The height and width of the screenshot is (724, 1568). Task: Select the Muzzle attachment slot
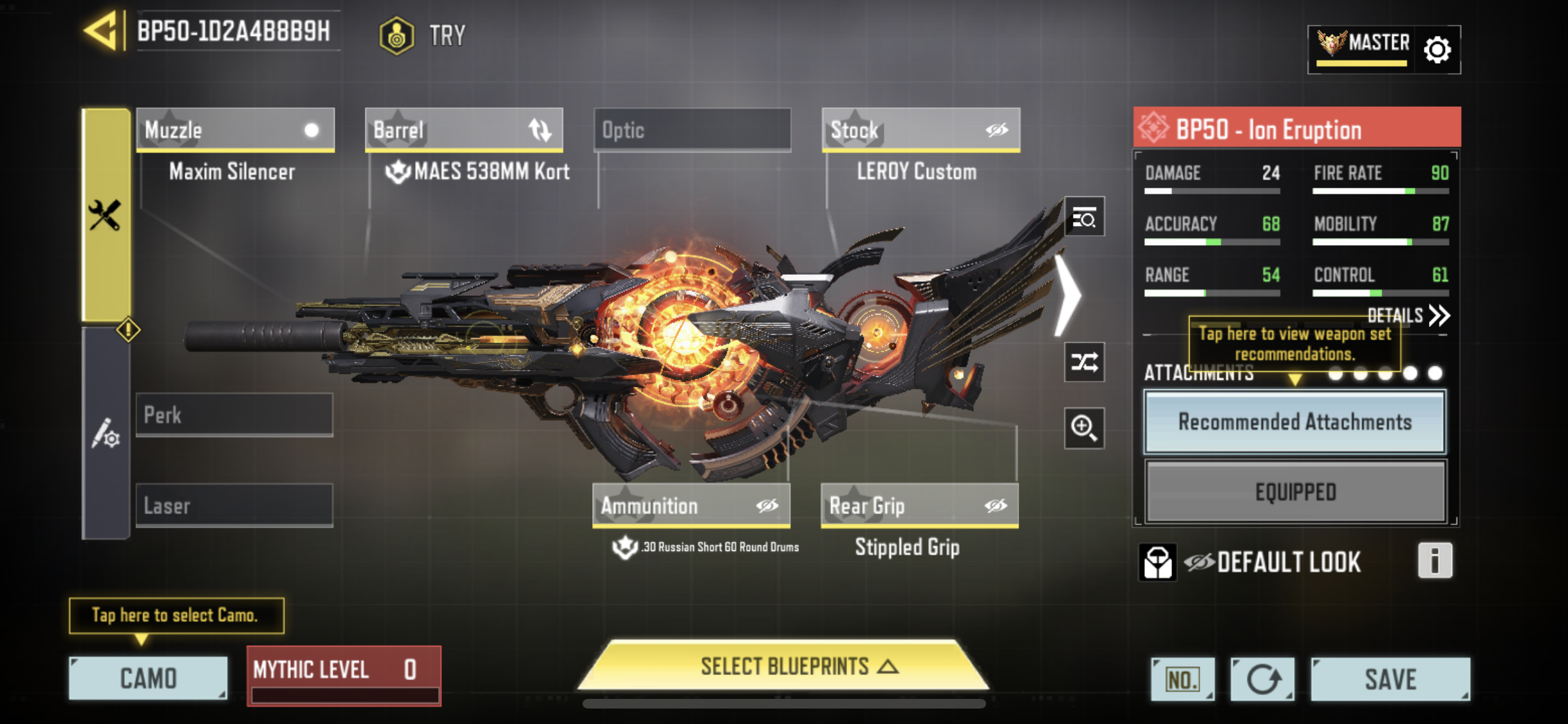(235, 130)
